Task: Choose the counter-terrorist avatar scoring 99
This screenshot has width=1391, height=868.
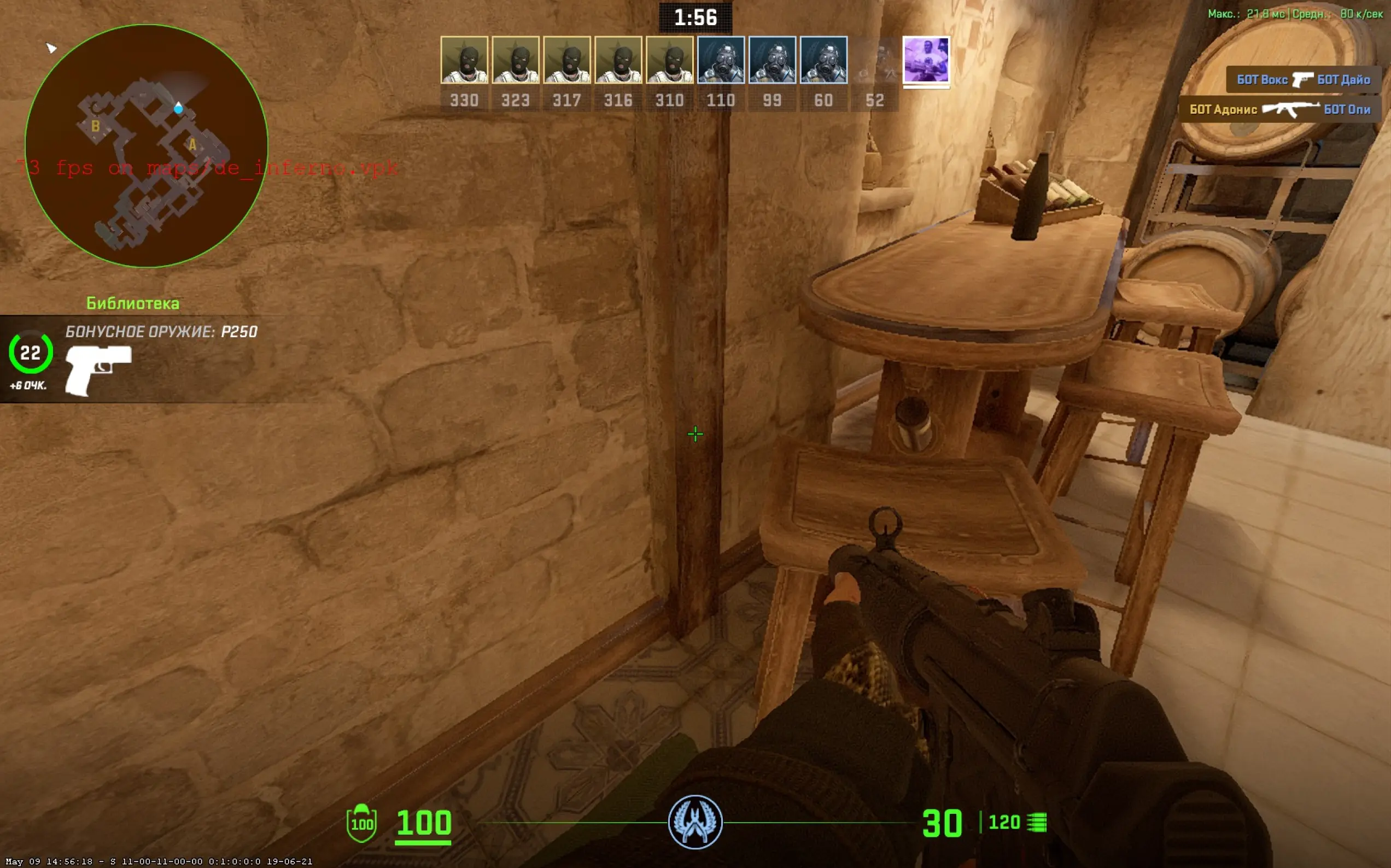Action: [x=772, y=60]
